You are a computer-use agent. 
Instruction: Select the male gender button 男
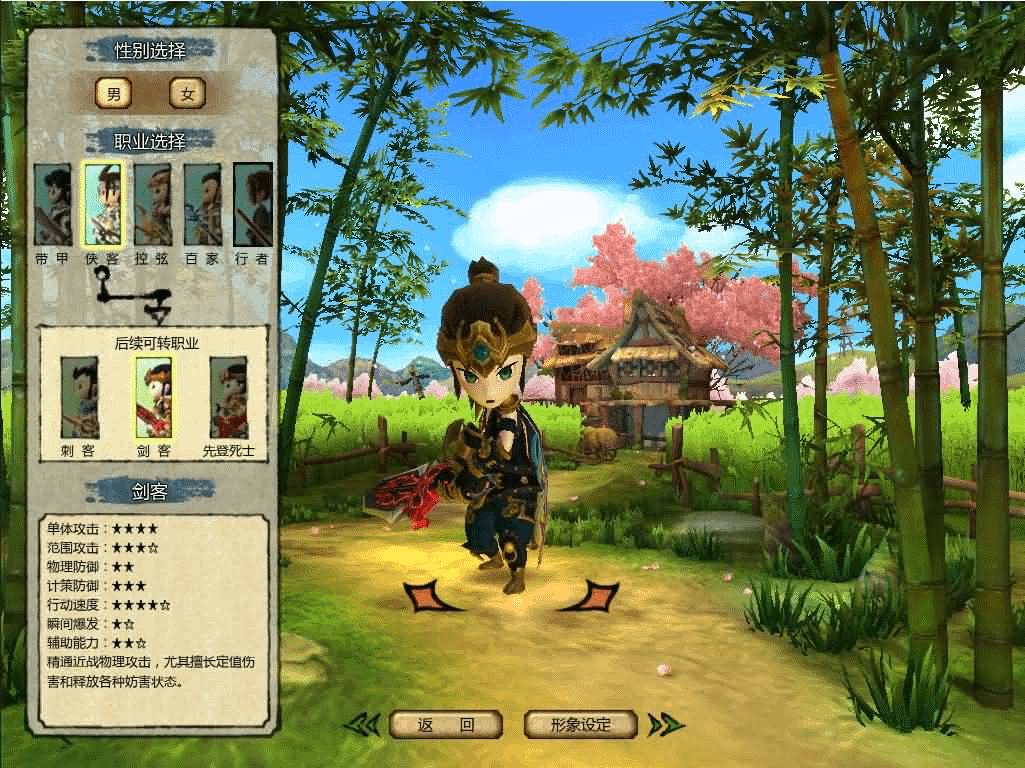tap(113, 94)
